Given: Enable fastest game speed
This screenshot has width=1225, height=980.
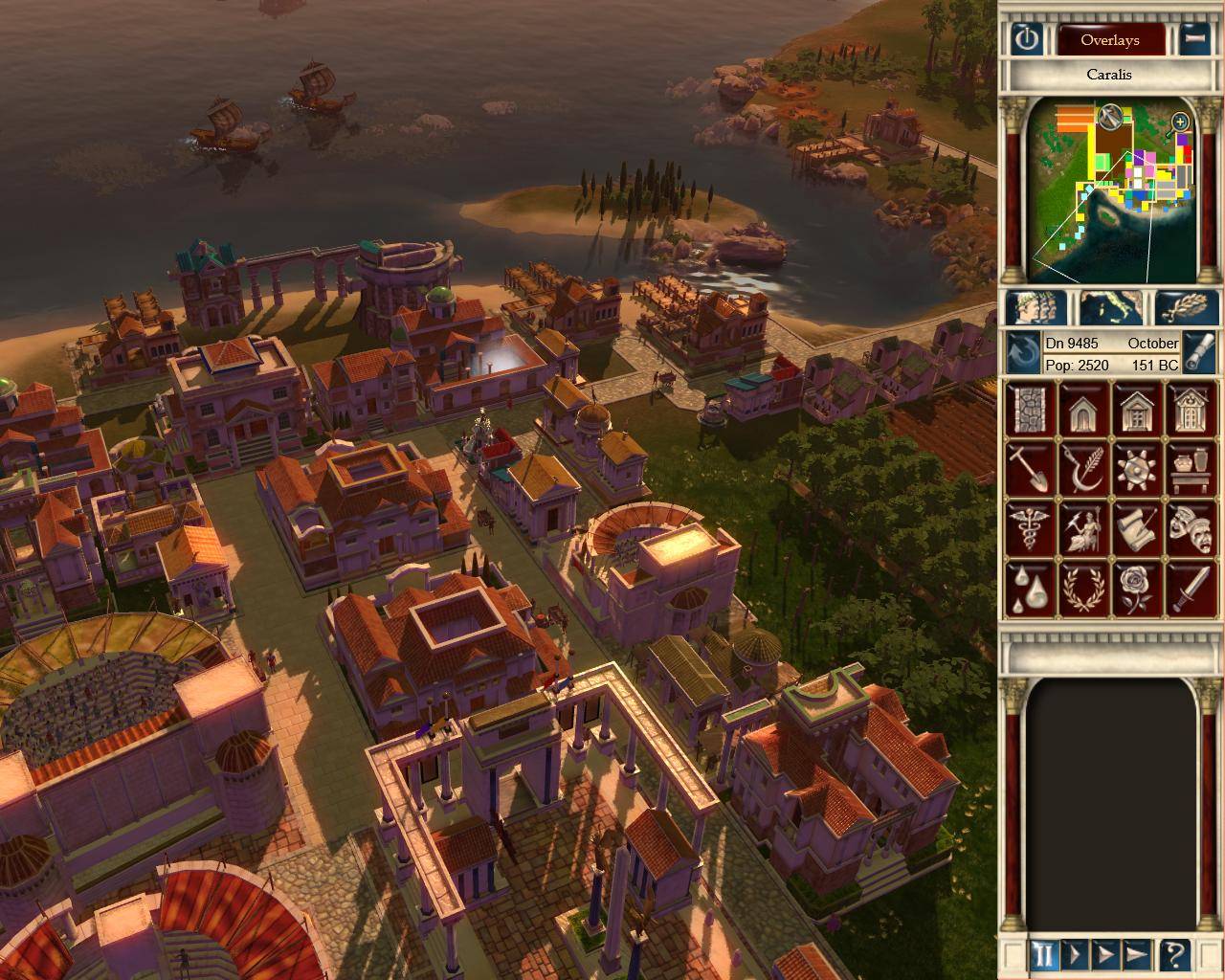Looking at the screenshot, I should [x=1137, y=952].
